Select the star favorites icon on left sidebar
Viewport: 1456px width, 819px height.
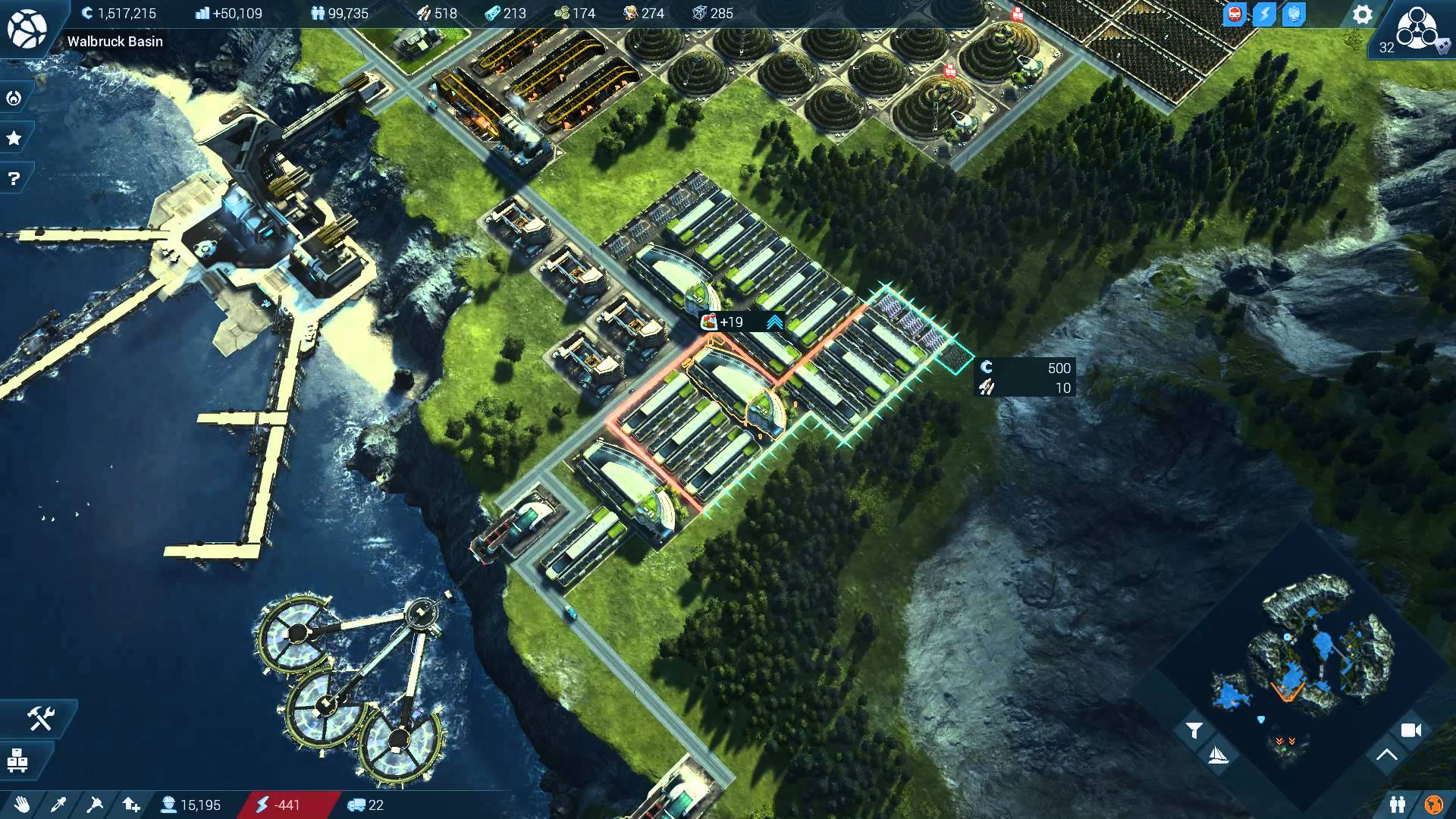click(x=13, y=137)
